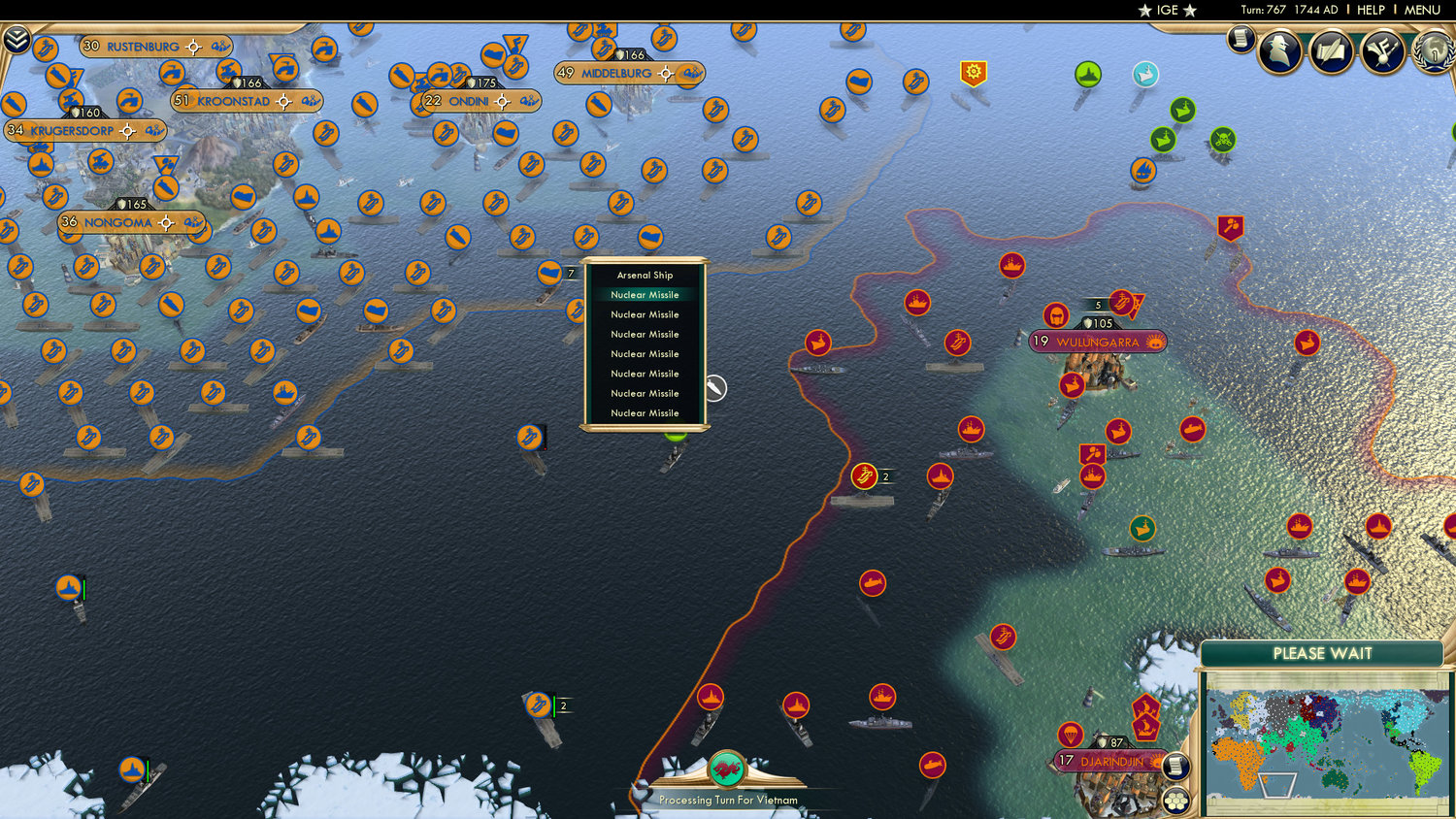Collapse the Arsenal Ship cargo panel header
Image resolution: width=1456 pixels, height=819 pixels.
click(x=644, y=275)
